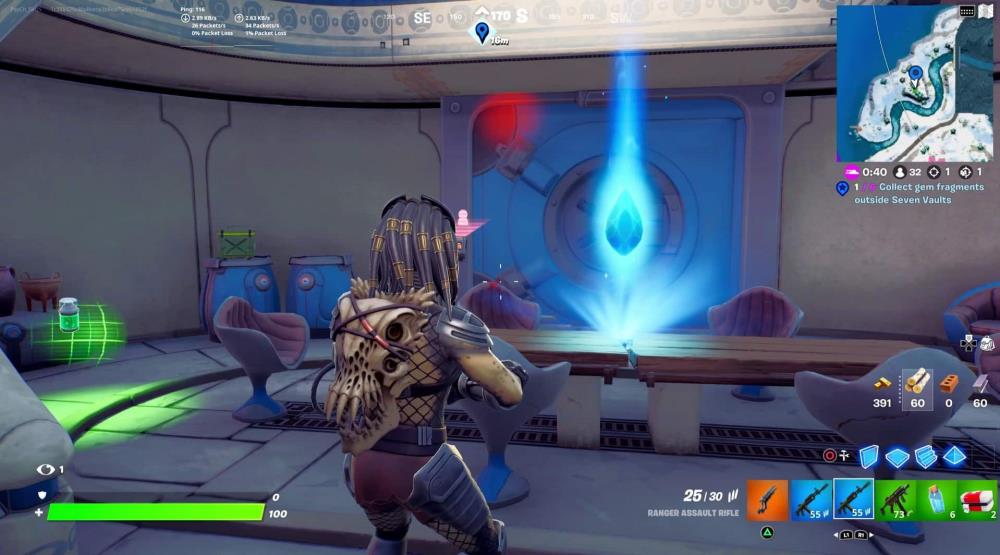Choose the floor building piece
Viewport: 1000px width, 555px height.
[897, 457]
